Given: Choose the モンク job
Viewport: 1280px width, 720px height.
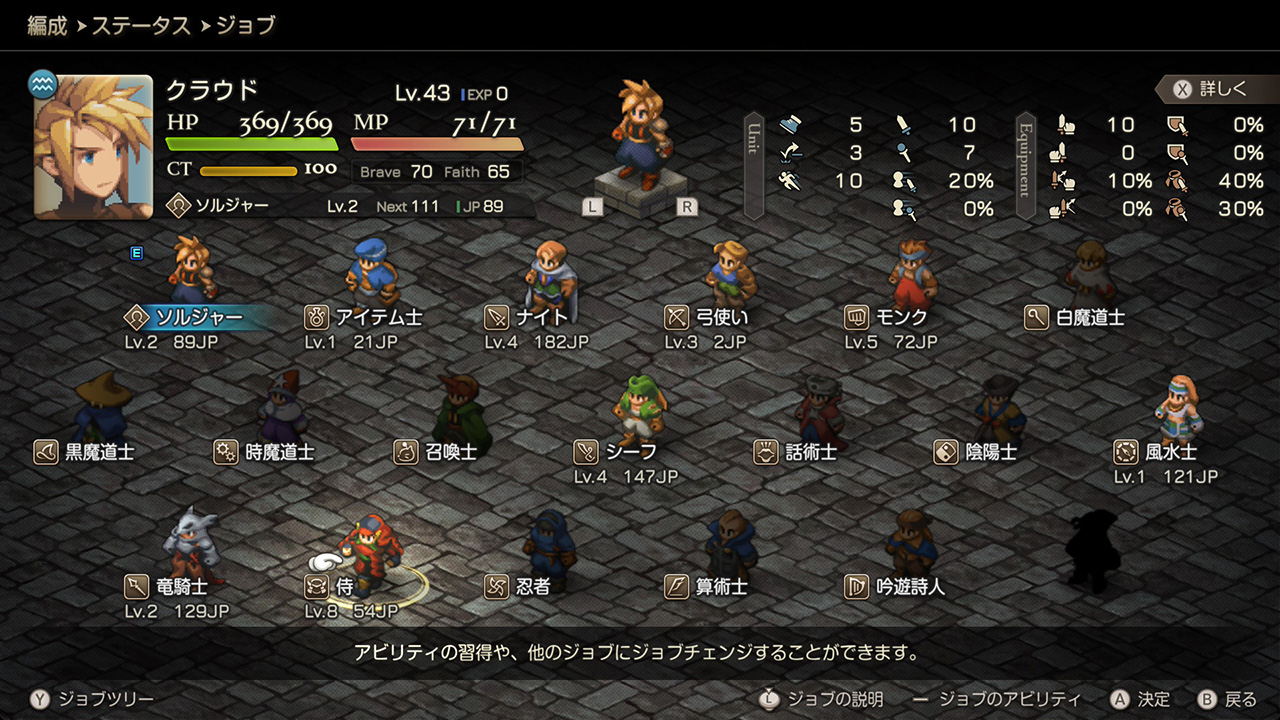Looking at the screenshot, I should 888,318.
